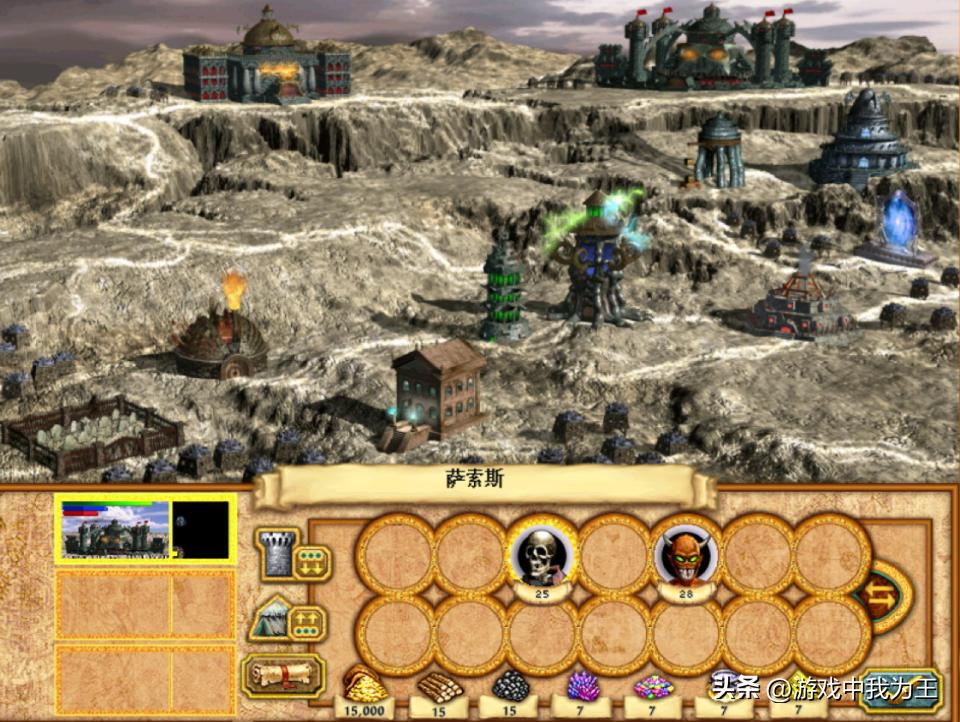Click the colorful gems resource icon
Screen dimensions: 960x722
(x=654, y=686)
